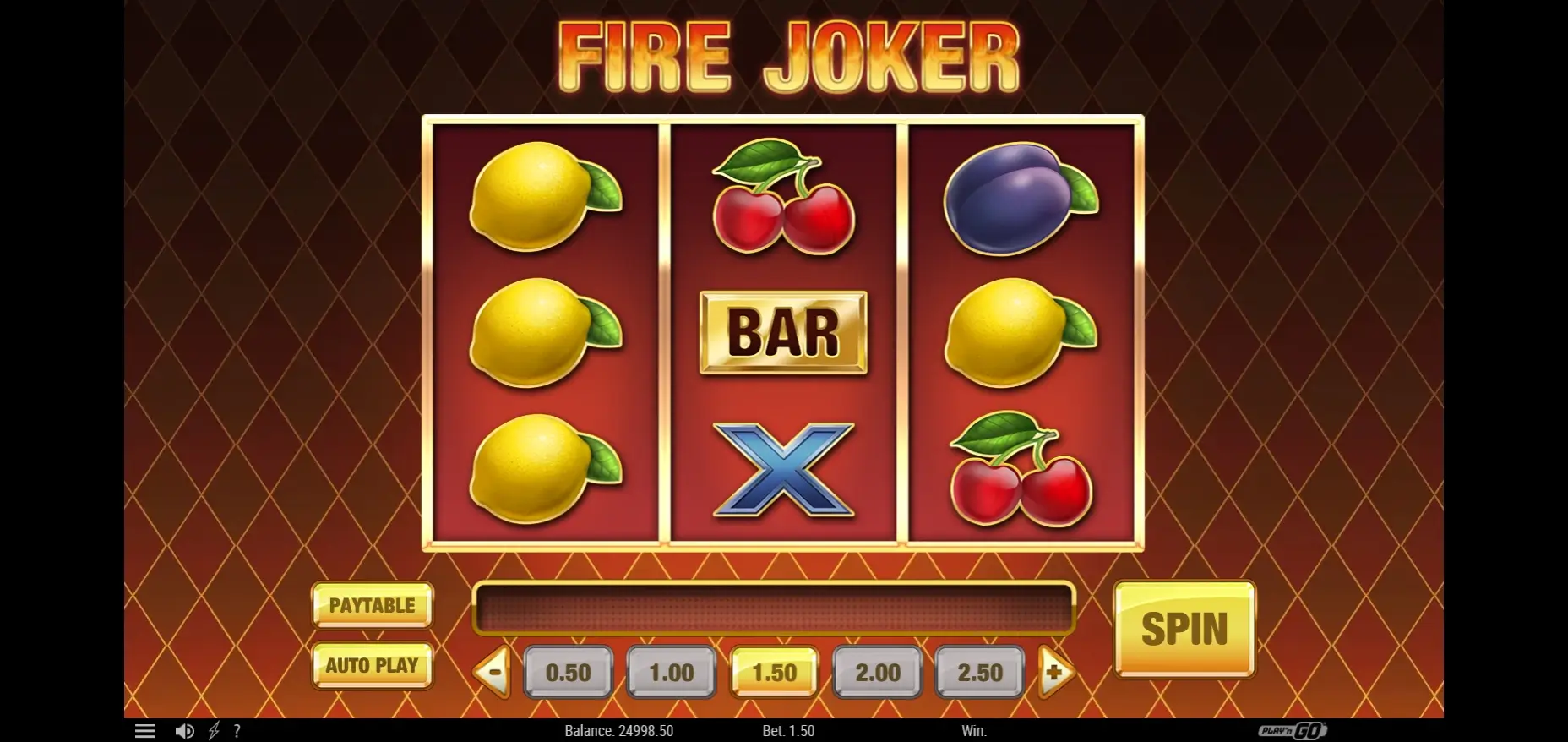Switch bet to 0.50
The height and width of the screenshot is (742, 1568).
(568, 672)
